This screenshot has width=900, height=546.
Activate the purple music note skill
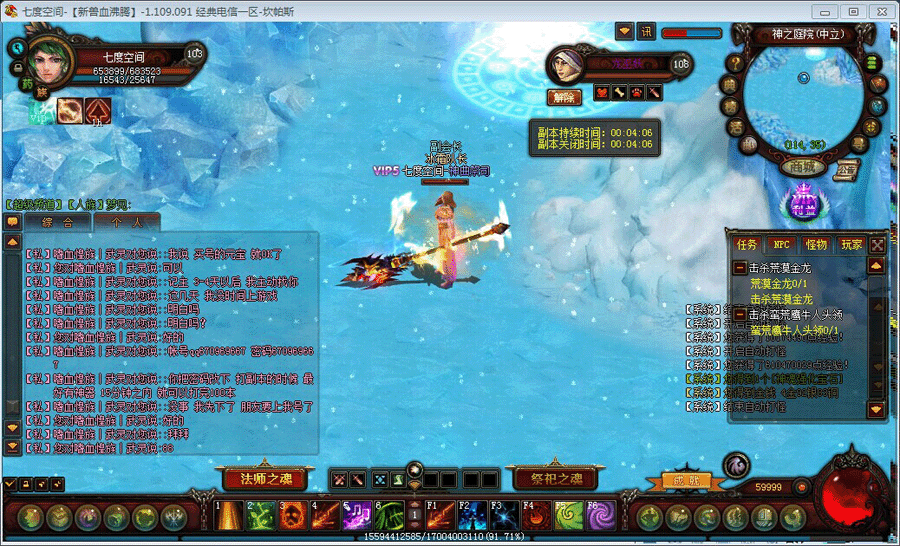(x=357, y=516)
